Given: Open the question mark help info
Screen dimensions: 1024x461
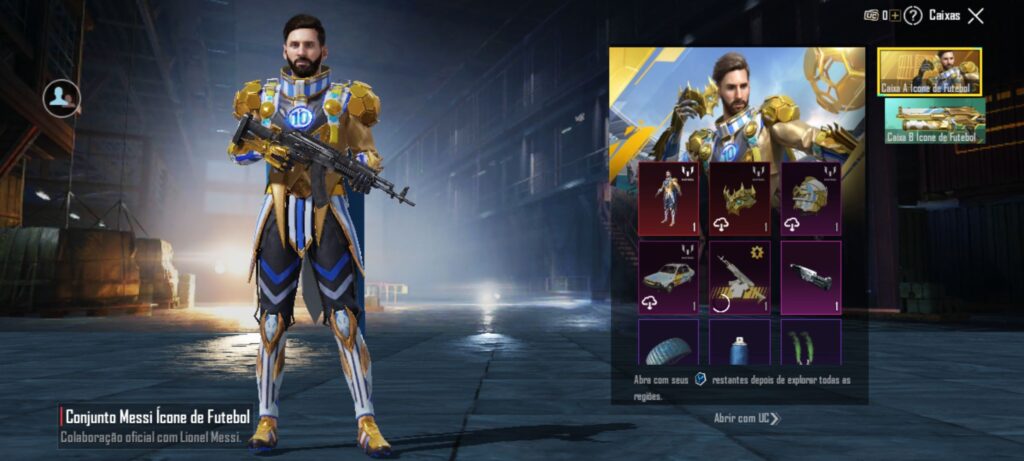Looking at the screenshot, I should pos(912,15).
